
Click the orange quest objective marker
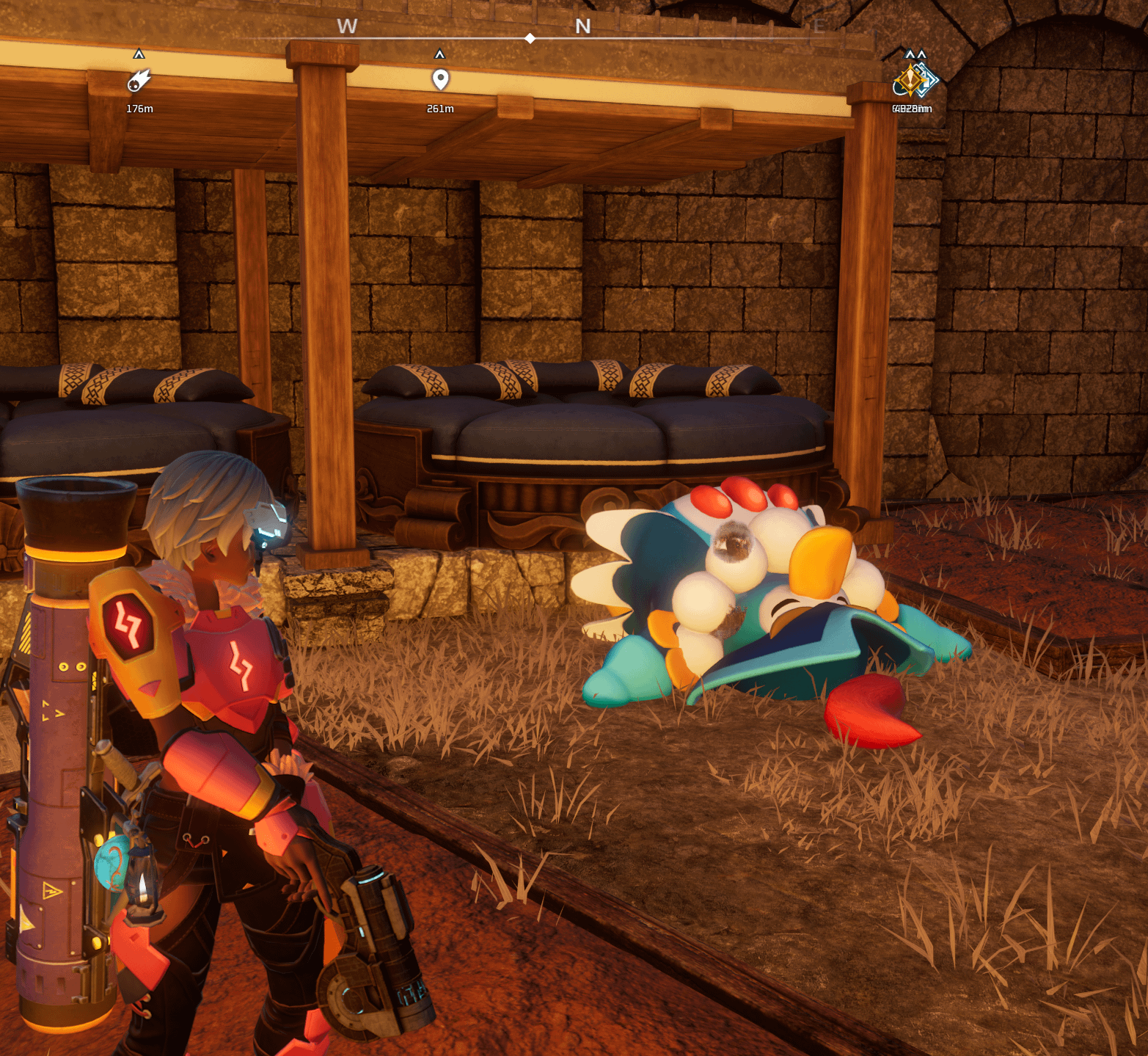tap(910, 79)
